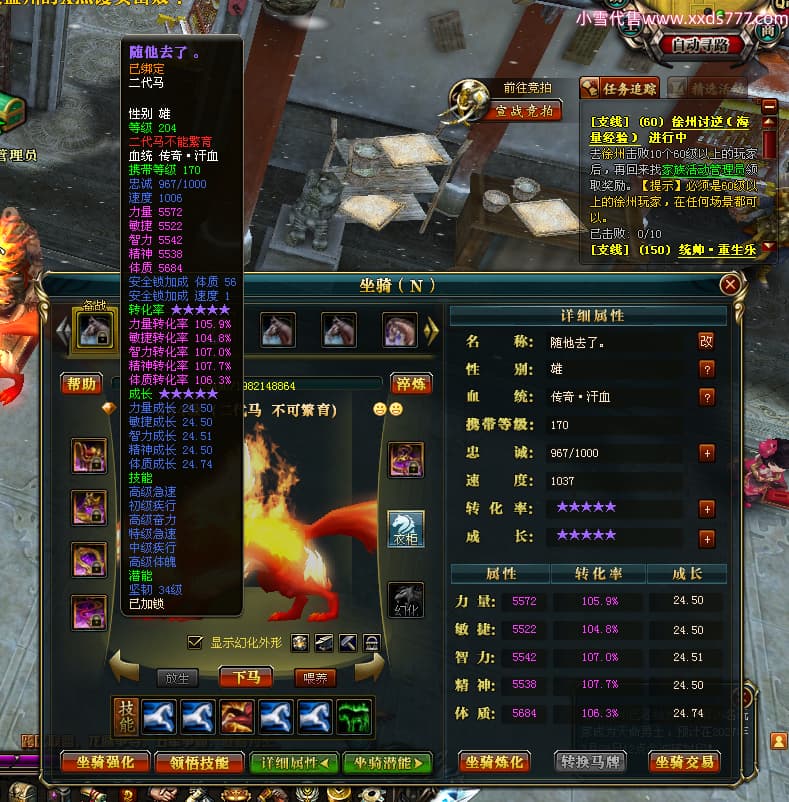Rename the mount with the 改 button
This screenshot has width=789, height=802.
click(x=706, y=341)
